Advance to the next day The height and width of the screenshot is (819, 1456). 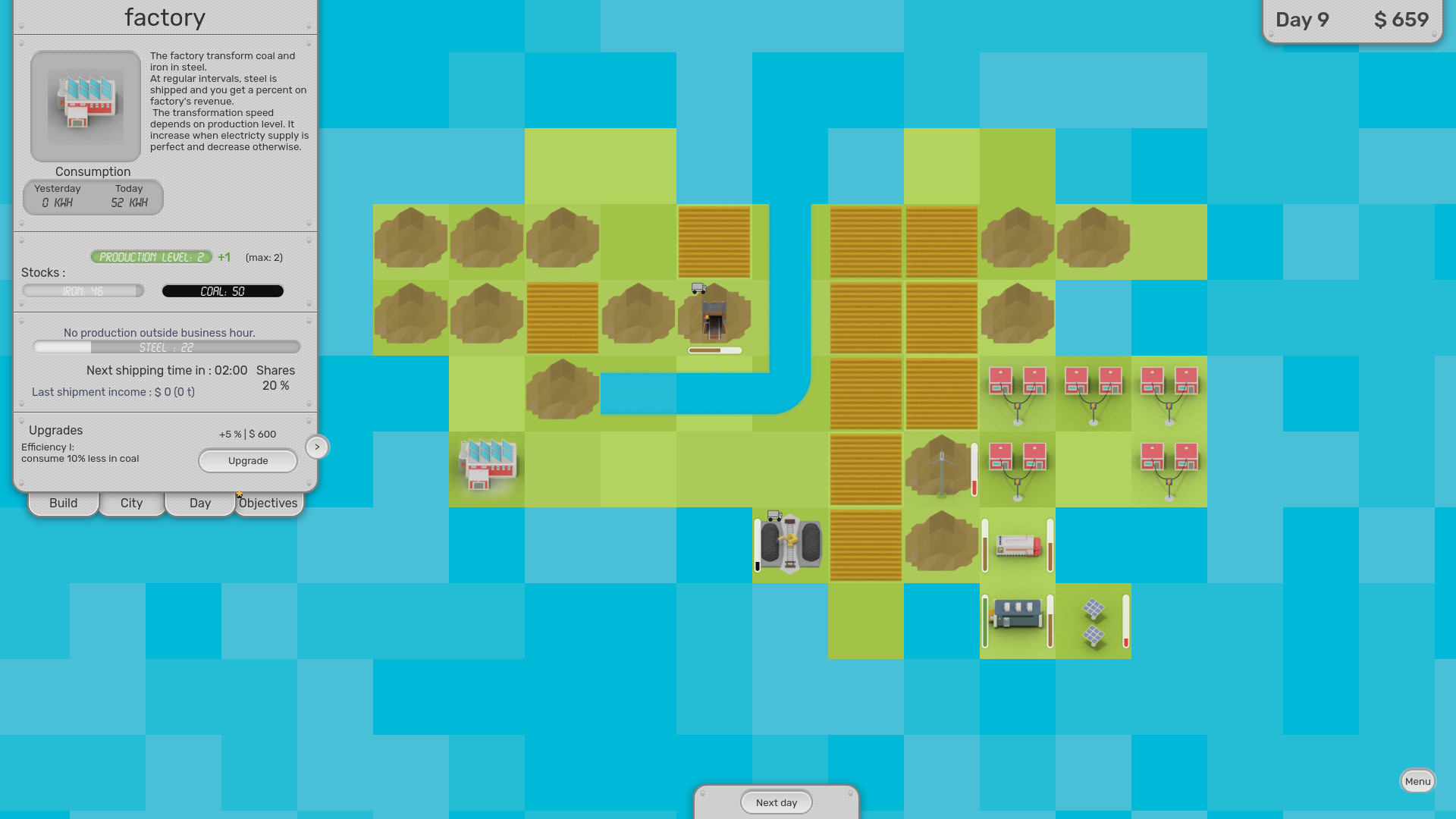[776, 802]
